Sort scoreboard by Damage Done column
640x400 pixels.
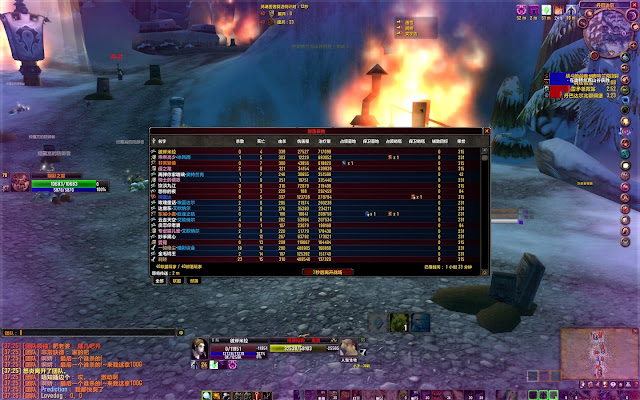(x=302, y=140)
